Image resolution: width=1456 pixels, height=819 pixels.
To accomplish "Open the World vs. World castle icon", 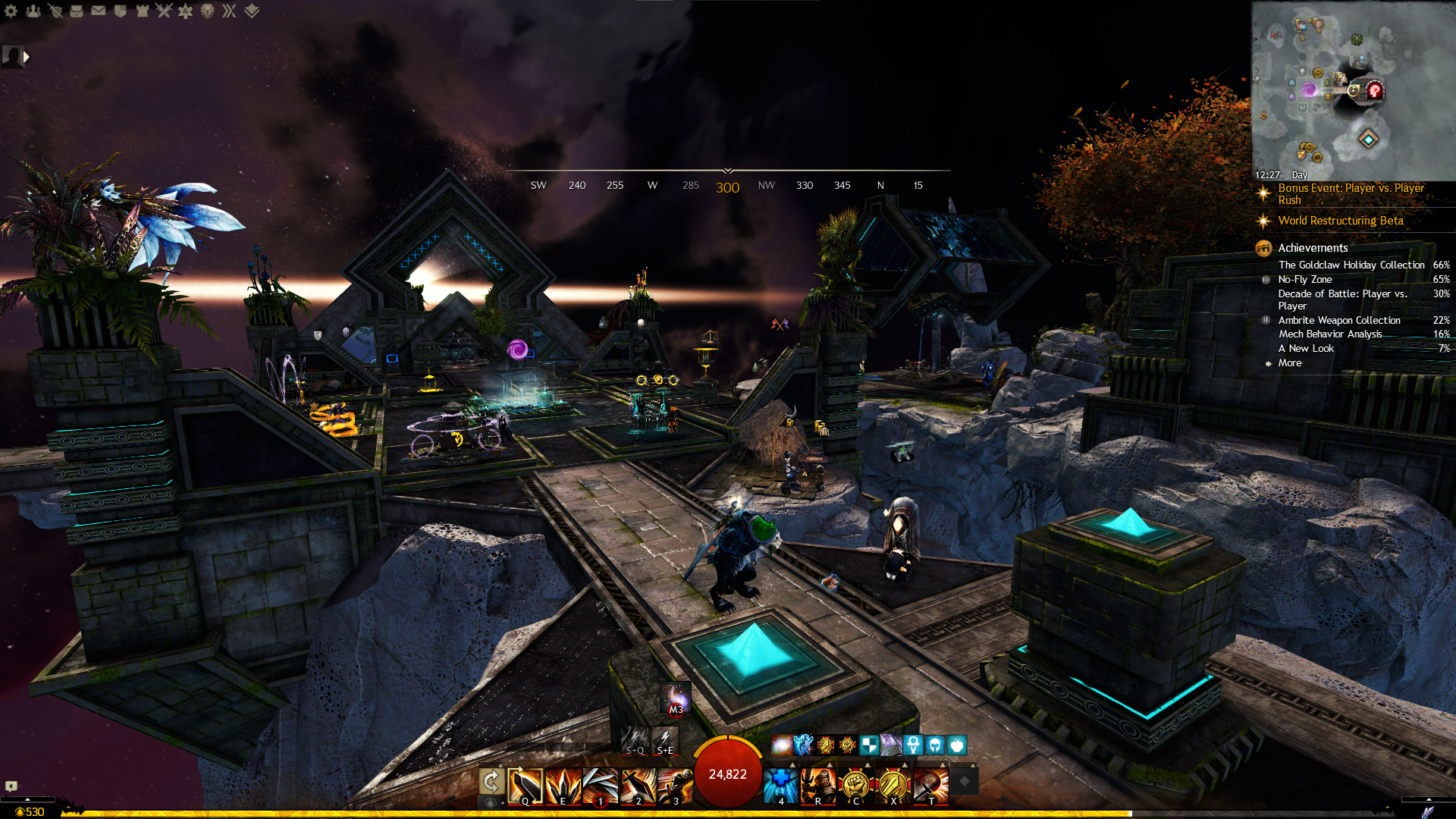I will pos(142,11).
